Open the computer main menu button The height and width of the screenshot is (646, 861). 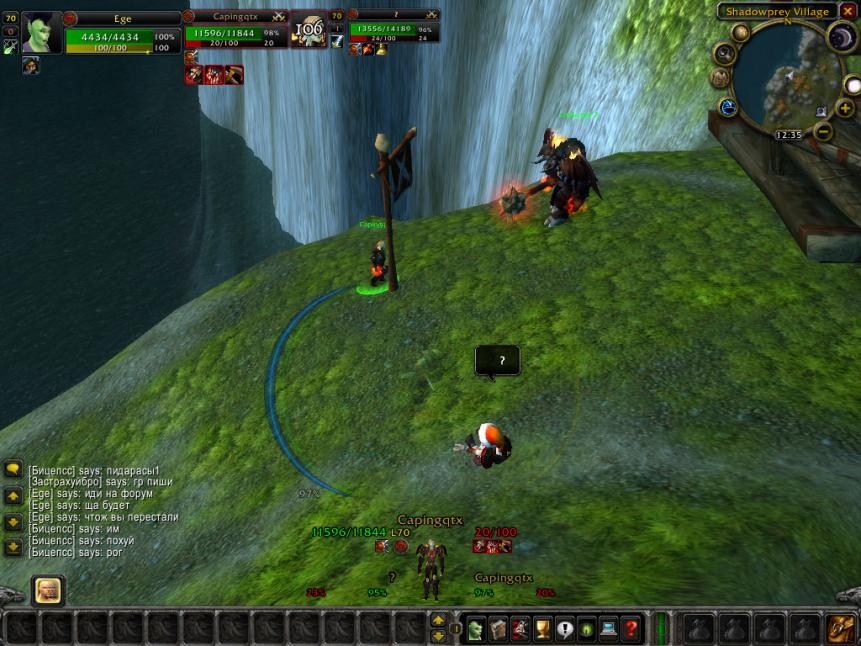(608, 629)
